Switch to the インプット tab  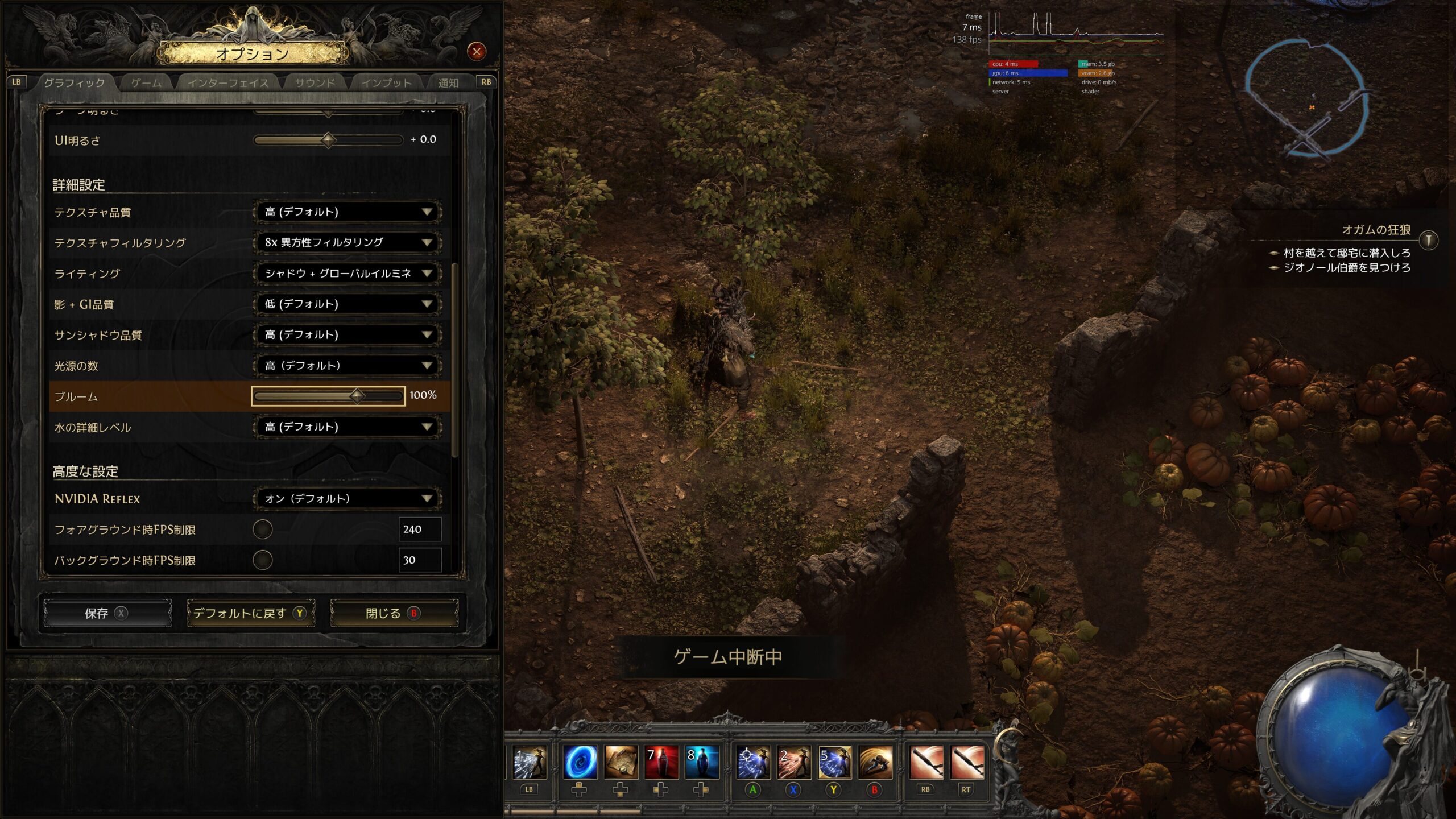pos(387,83)
